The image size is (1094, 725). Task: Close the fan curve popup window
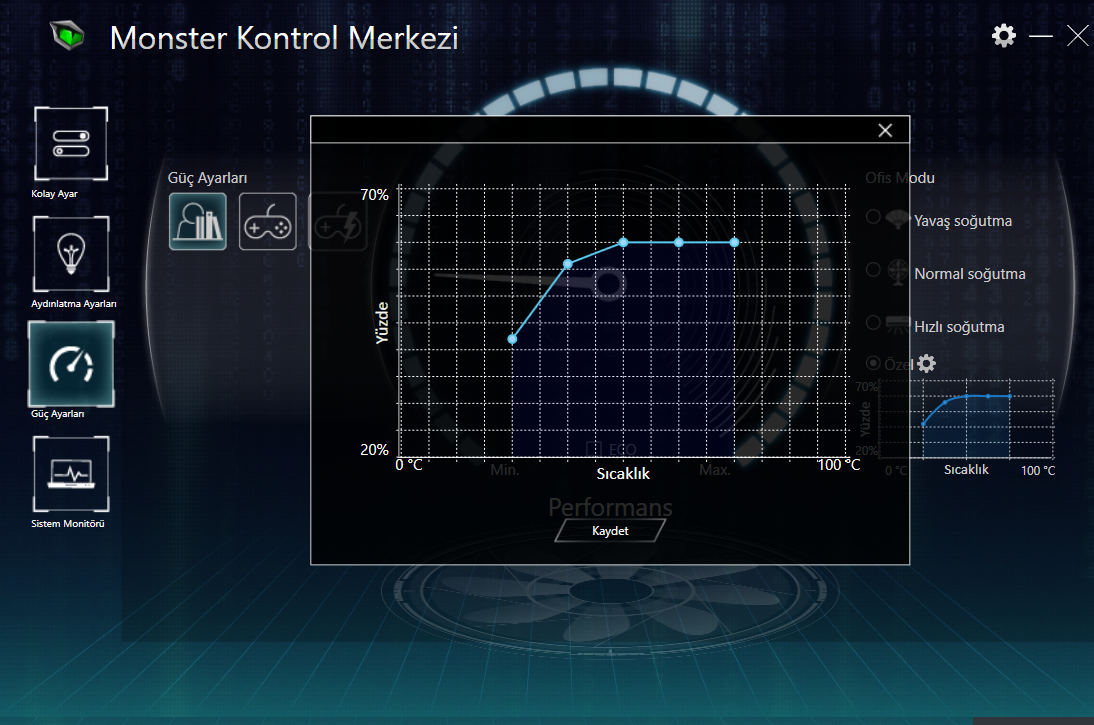pyautogui.click(x=885, y=130)
